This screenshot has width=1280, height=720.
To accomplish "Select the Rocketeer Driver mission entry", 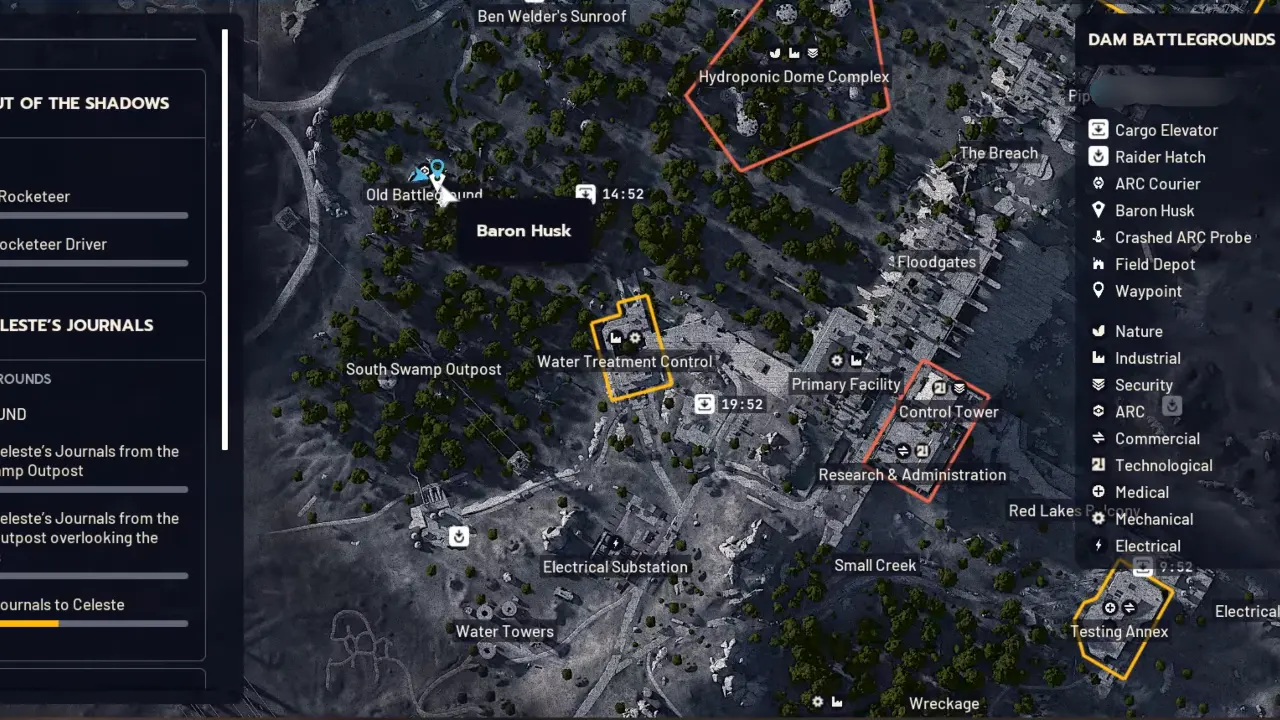I will tap(52, 244).
